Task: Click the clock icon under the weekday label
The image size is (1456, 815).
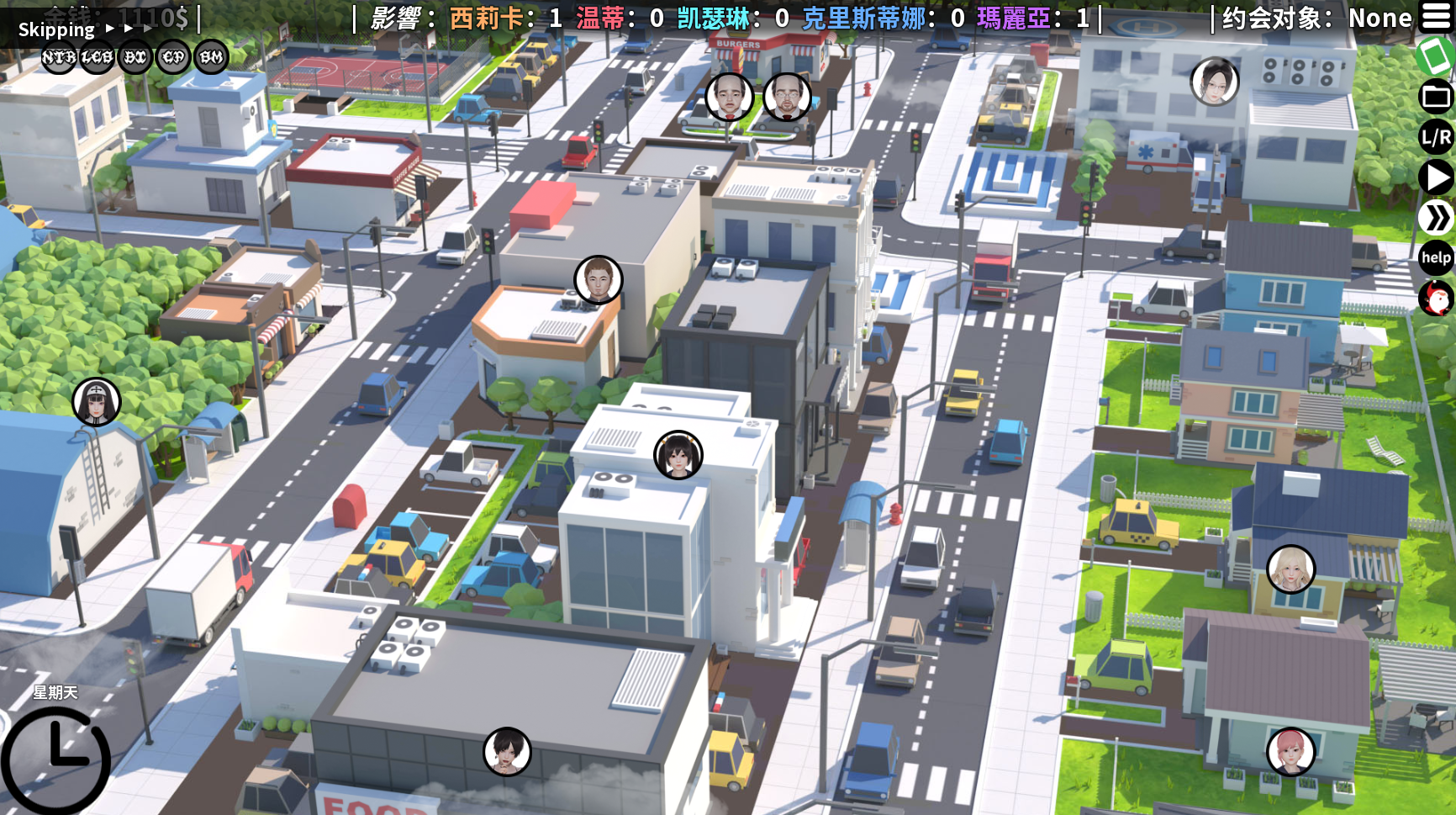Action: 55,759
